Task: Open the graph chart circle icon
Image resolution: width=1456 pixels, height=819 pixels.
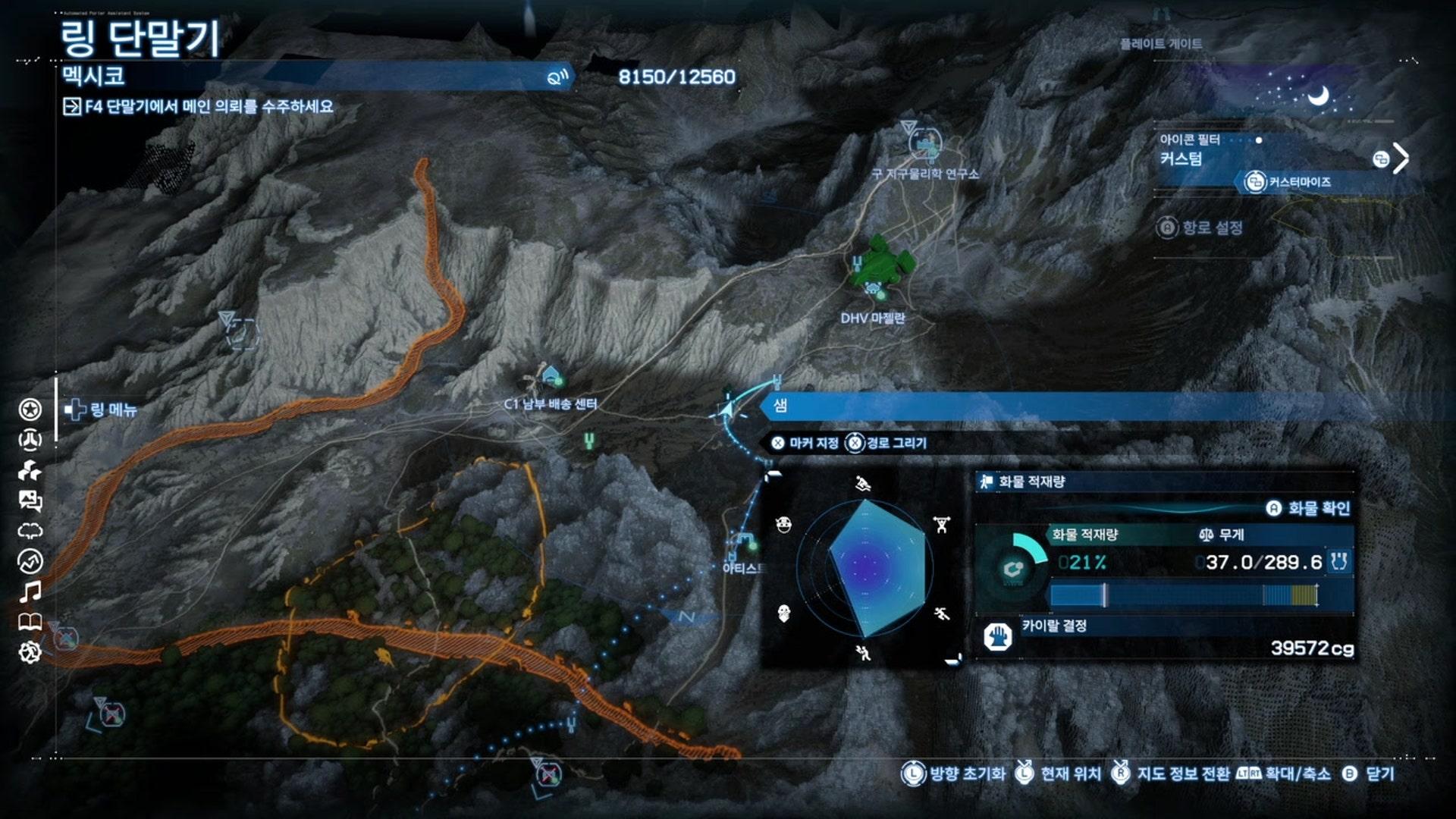Action: point(30,561)
